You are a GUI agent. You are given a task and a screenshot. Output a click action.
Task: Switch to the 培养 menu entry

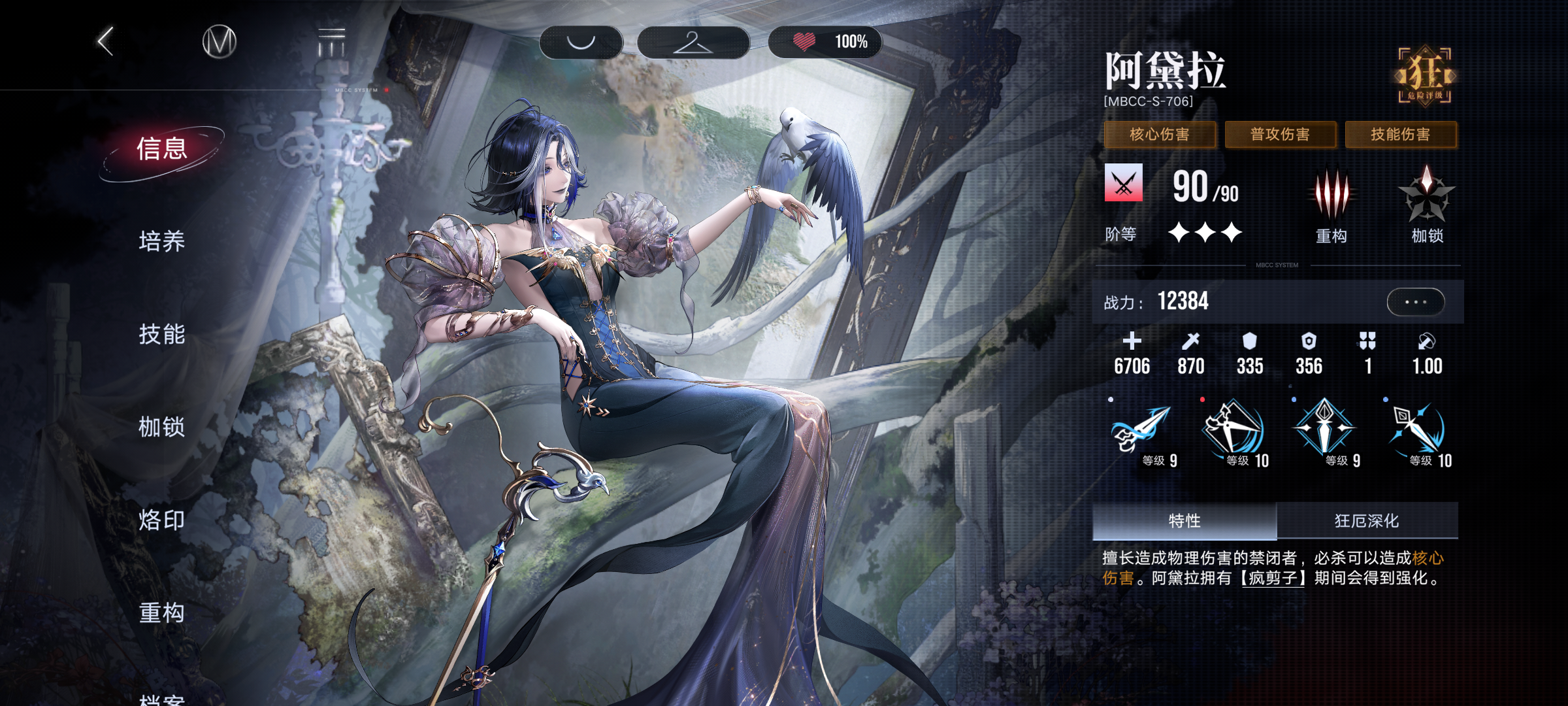tap(161, 241)
